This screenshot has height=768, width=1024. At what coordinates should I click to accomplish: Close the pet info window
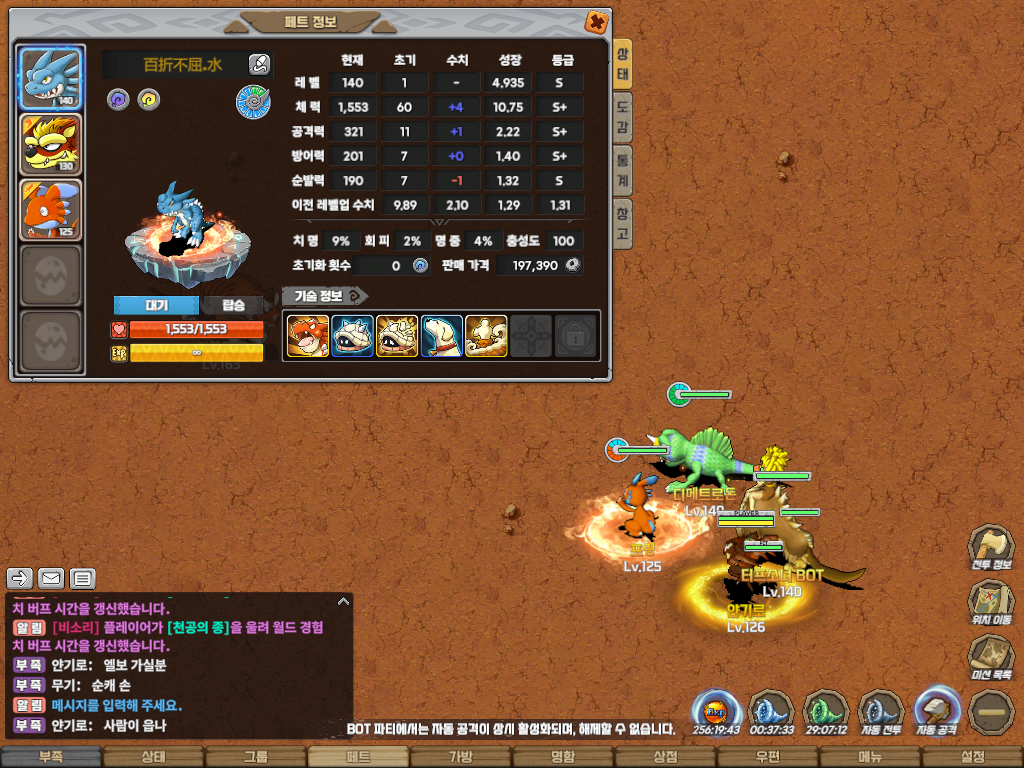tap(595, 21)
